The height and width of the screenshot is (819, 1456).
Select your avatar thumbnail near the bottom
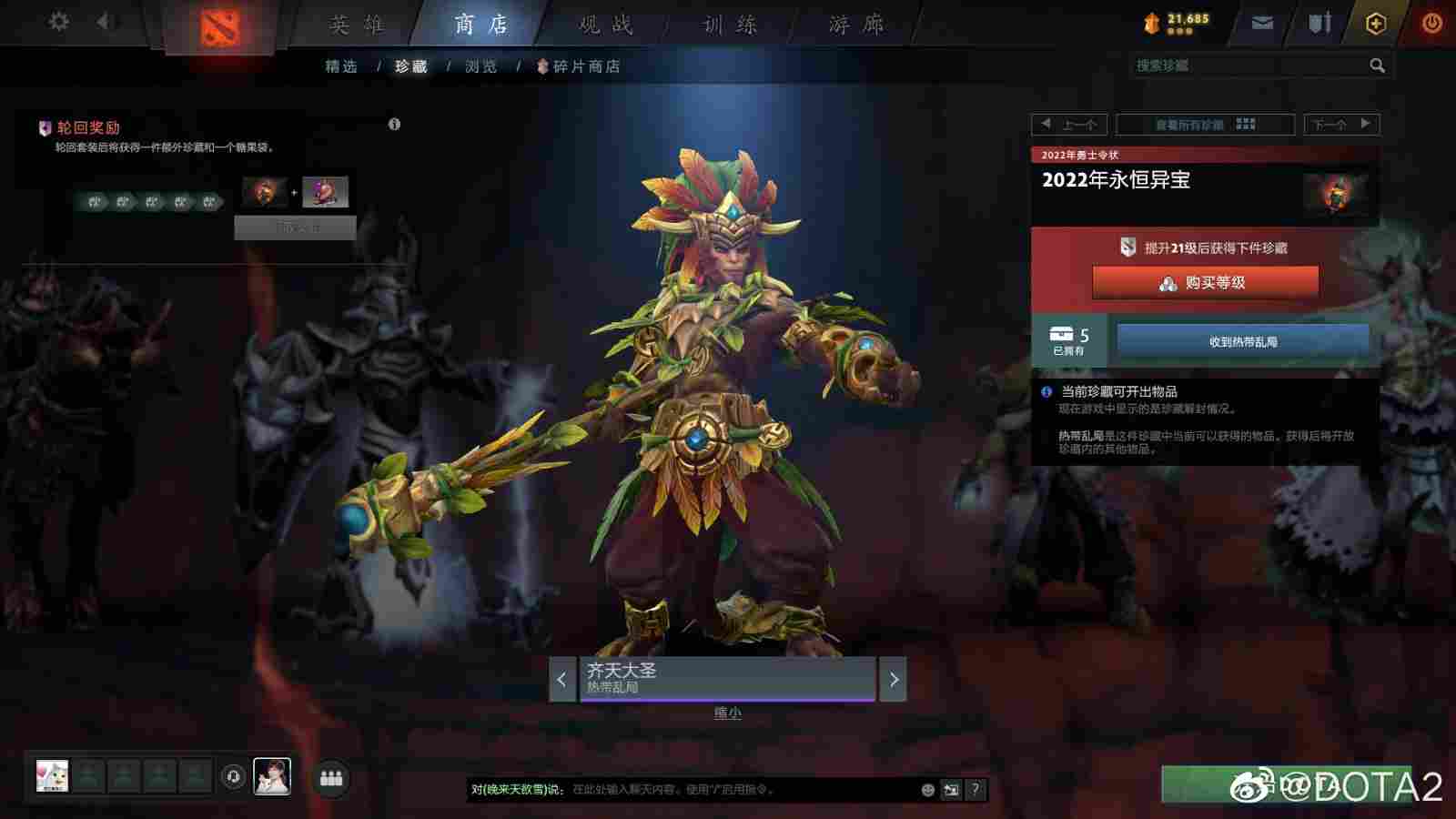pyautogui.click(x=270, y=775)
